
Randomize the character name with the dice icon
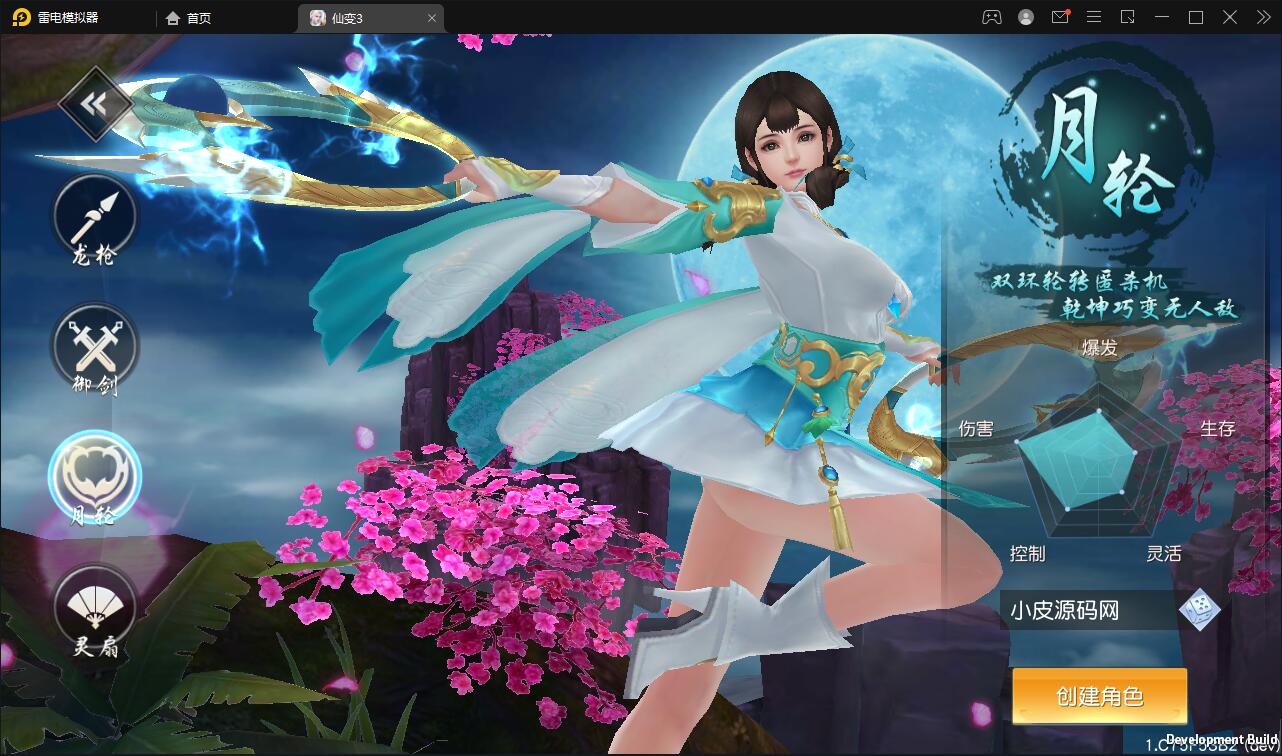point(1198,610)
